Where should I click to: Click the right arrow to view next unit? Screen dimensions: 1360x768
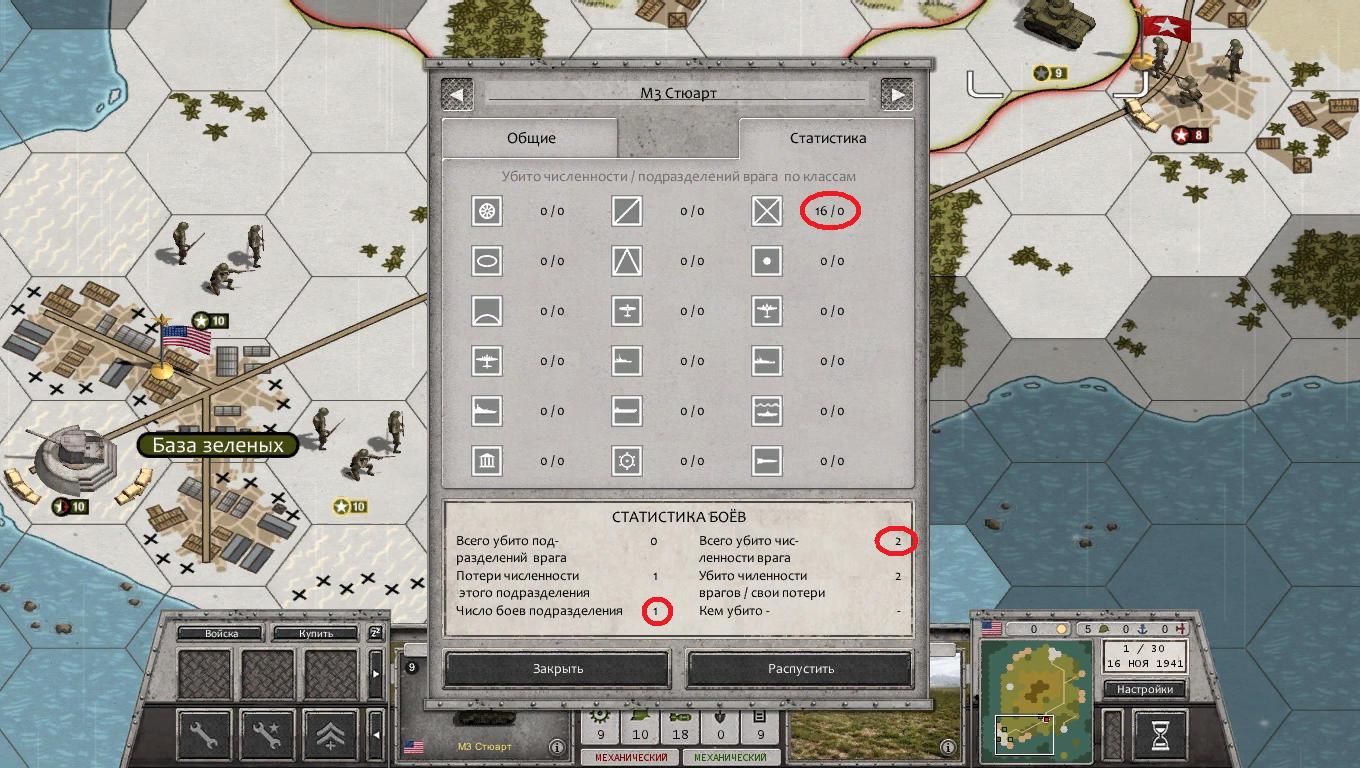[898, 93]
